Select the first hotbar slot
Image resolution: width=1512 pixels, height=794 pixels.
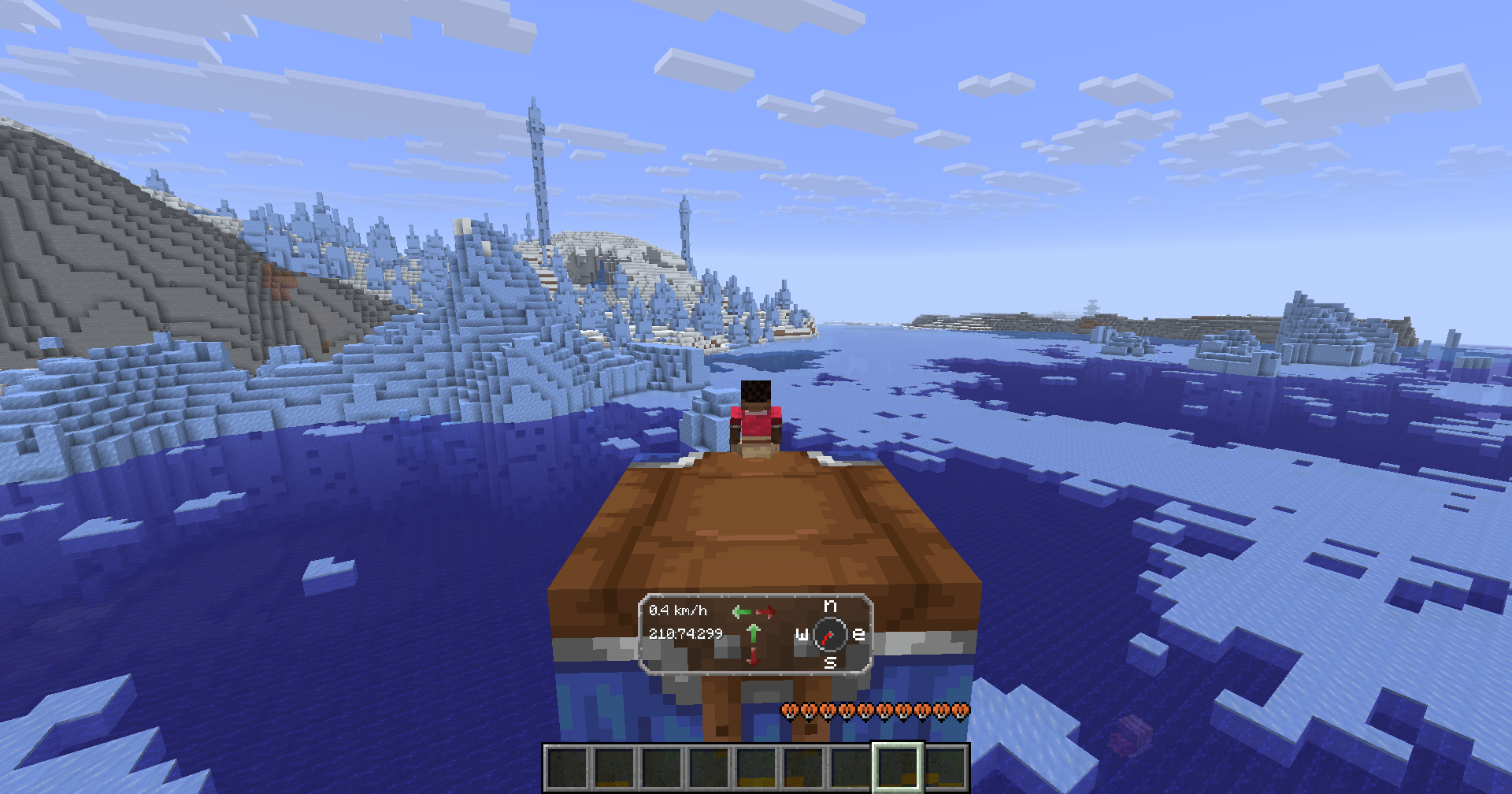pos(565,766)
